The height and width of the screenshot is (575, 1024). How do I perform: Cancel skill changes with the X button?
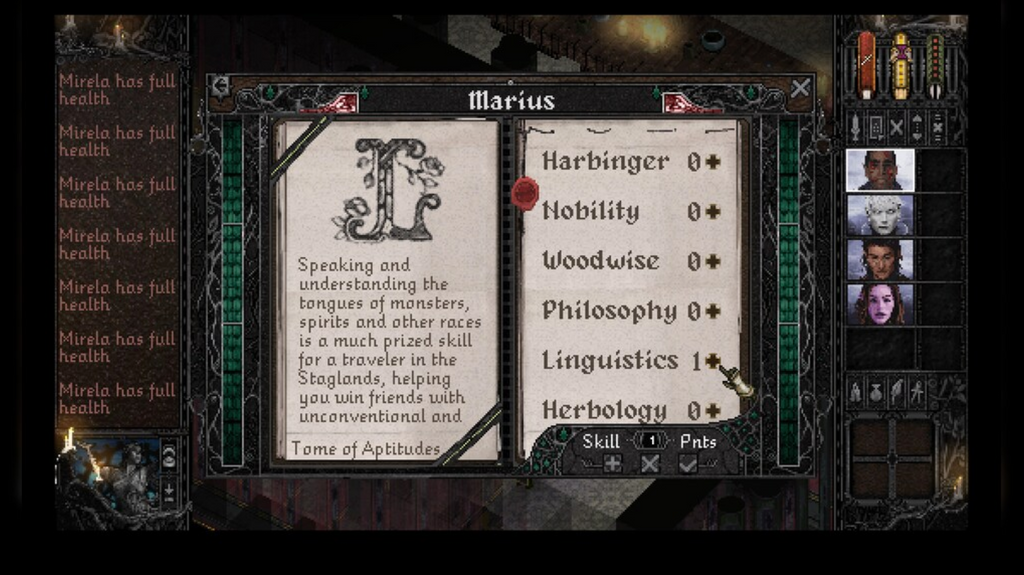point(650,464)
